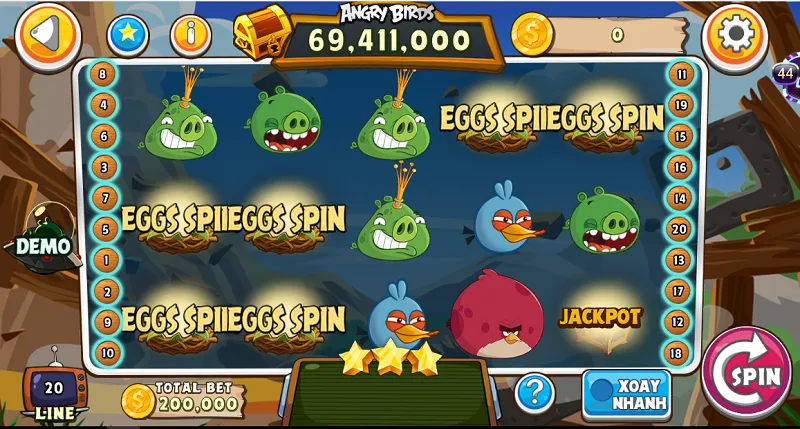Show game info with the i button

(190, 35)
